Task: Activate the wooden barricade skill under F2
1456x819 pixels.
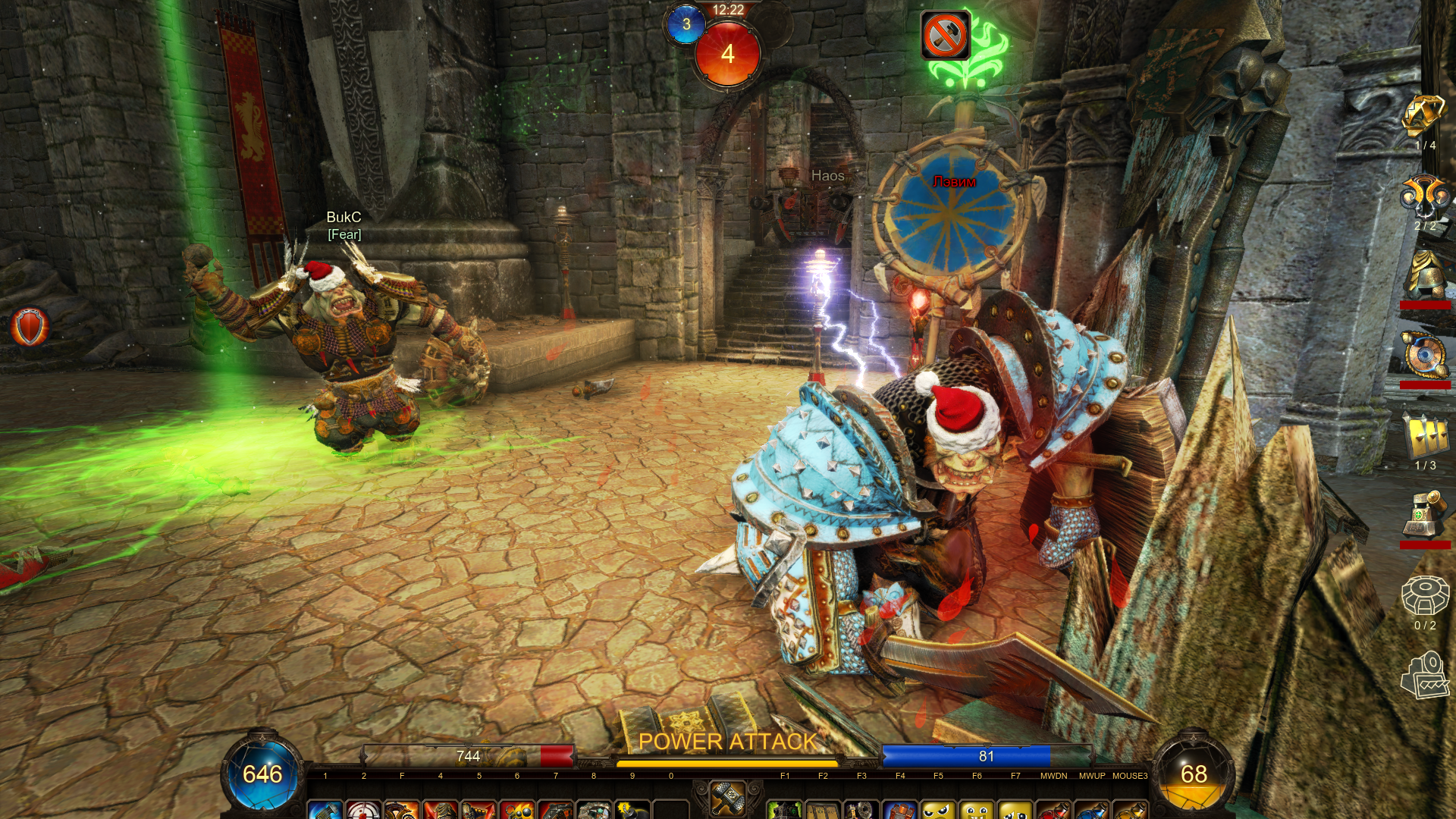Action: tap(823, 810)
